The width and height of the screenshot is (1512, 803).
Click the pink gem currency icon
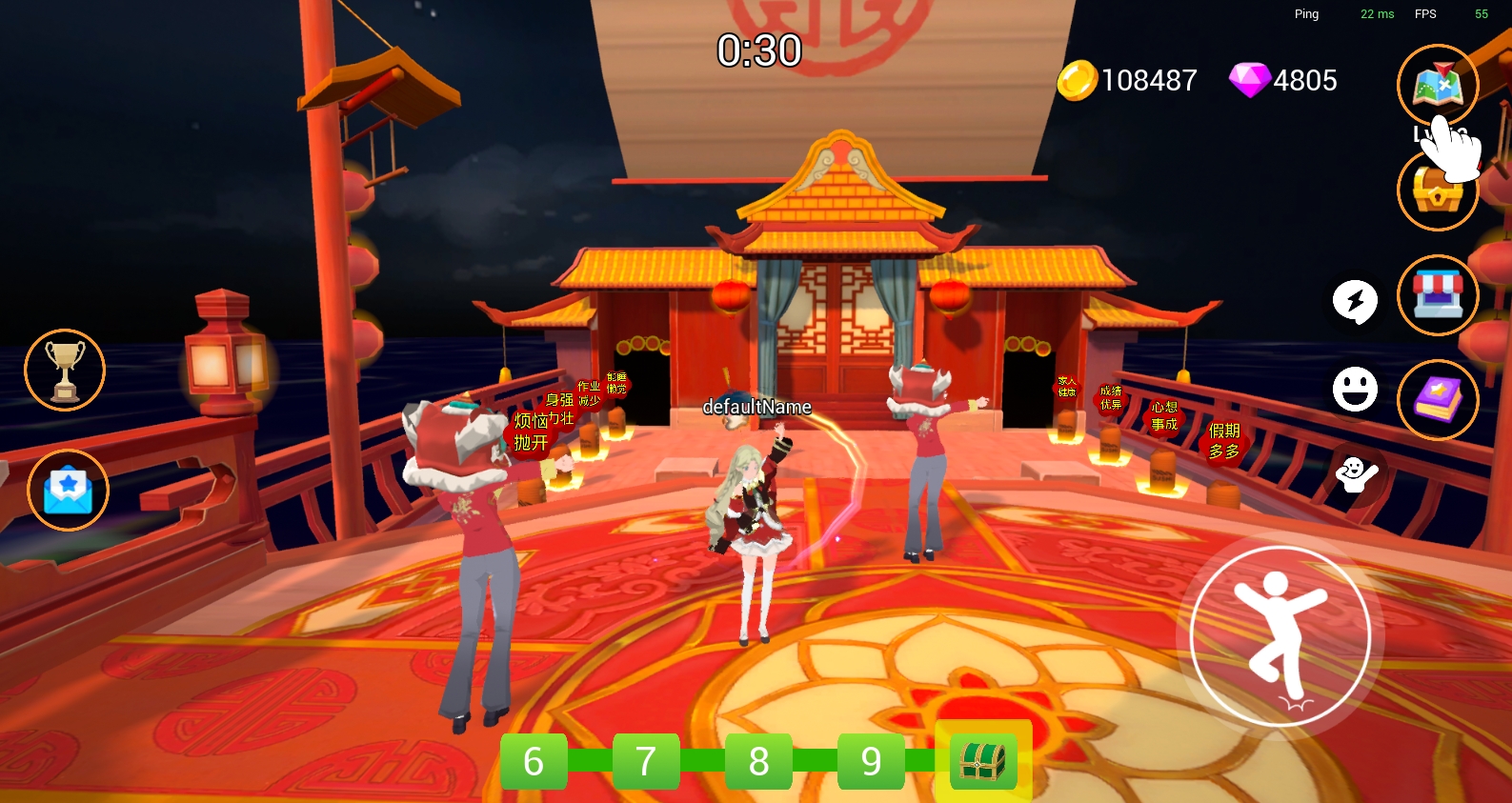tap(1248, 81)
